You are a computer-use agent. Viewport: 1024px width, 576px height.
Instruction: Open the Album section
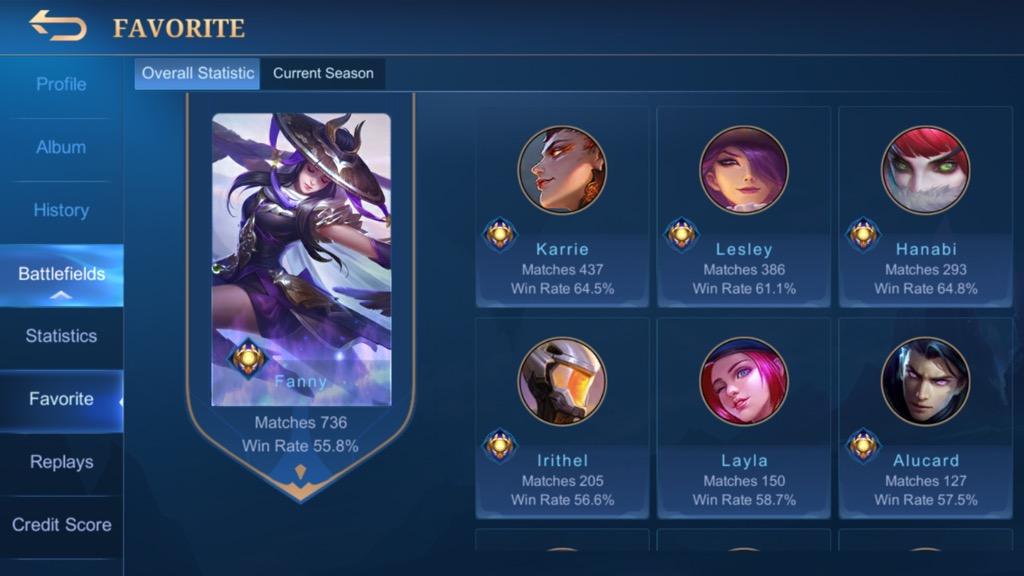click(x=61, y=147)
